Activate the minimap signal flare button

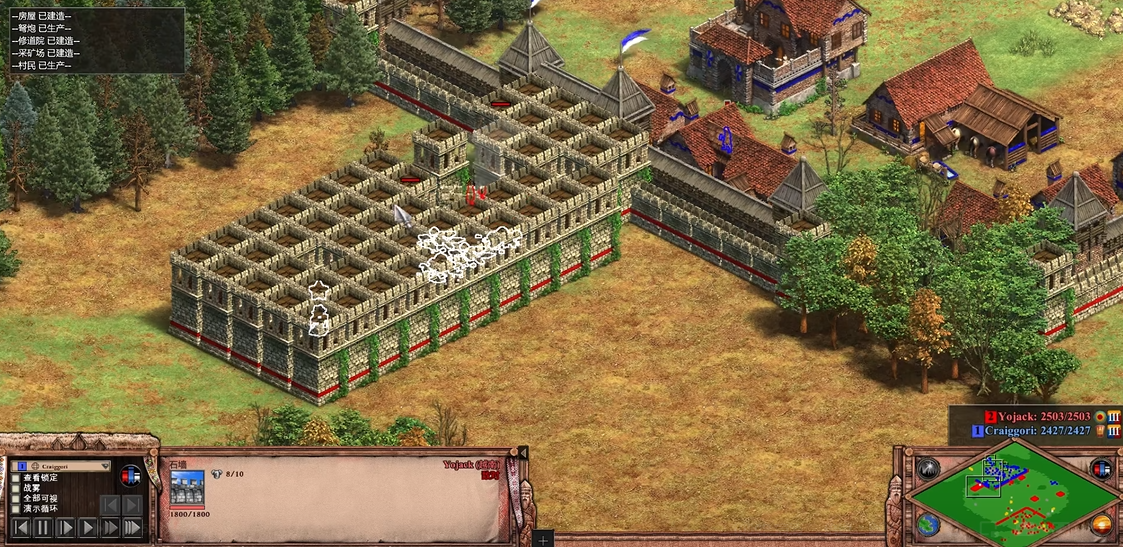(x=928, y=468)
